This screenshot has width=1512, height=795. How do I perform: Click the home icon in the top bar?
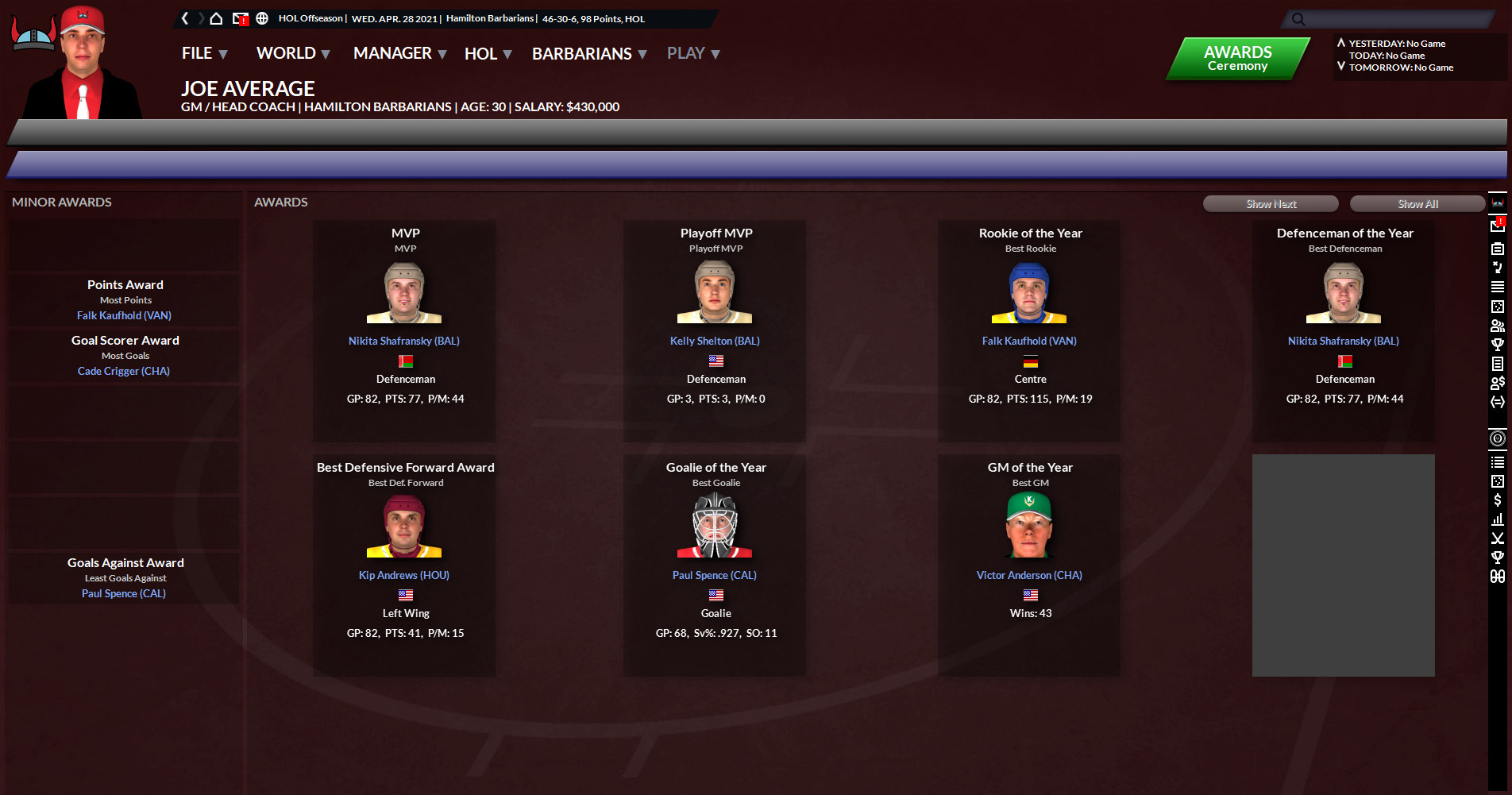(216, 17)
